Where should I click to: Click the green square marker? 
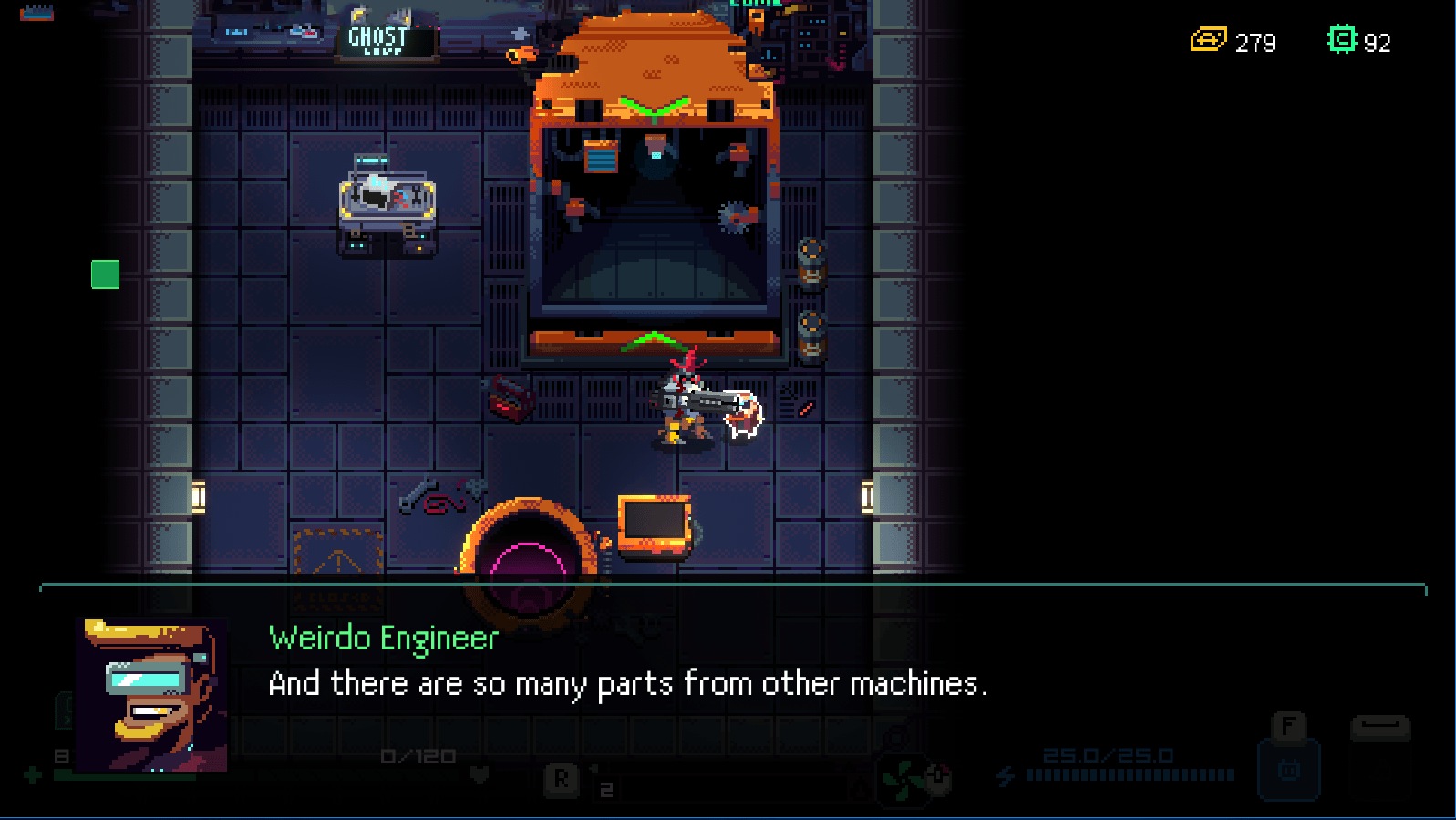[x=106, y=275]
